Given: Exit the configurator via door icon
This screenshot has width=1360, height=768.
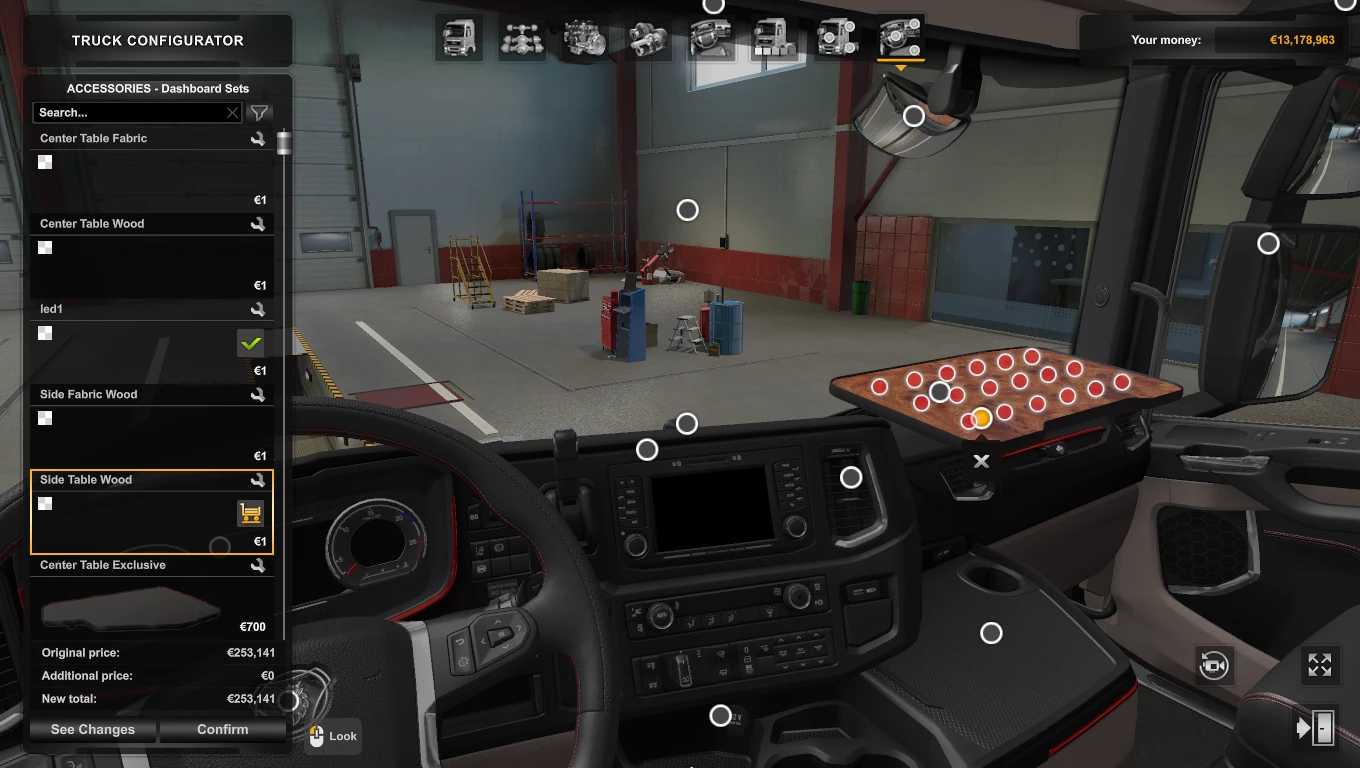Looking at the screenshot, I should (1316, 727).
